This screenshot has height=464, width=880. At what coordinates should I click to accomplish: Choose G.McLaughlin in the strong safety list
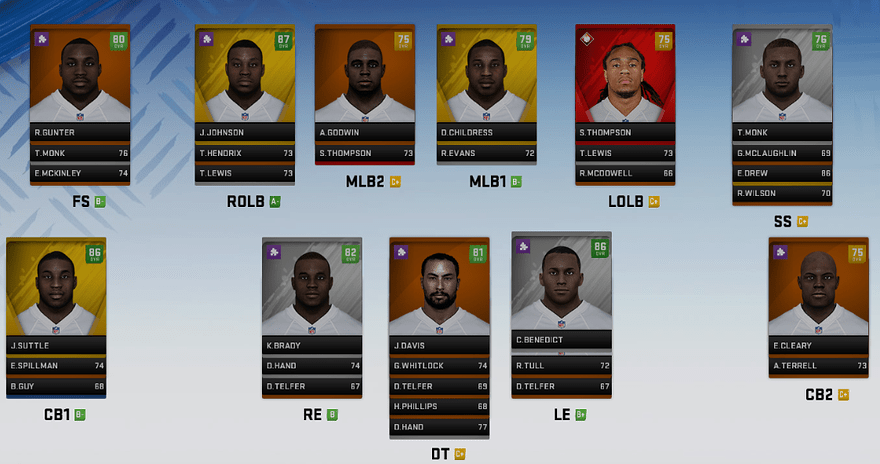[x=782, y=153]
